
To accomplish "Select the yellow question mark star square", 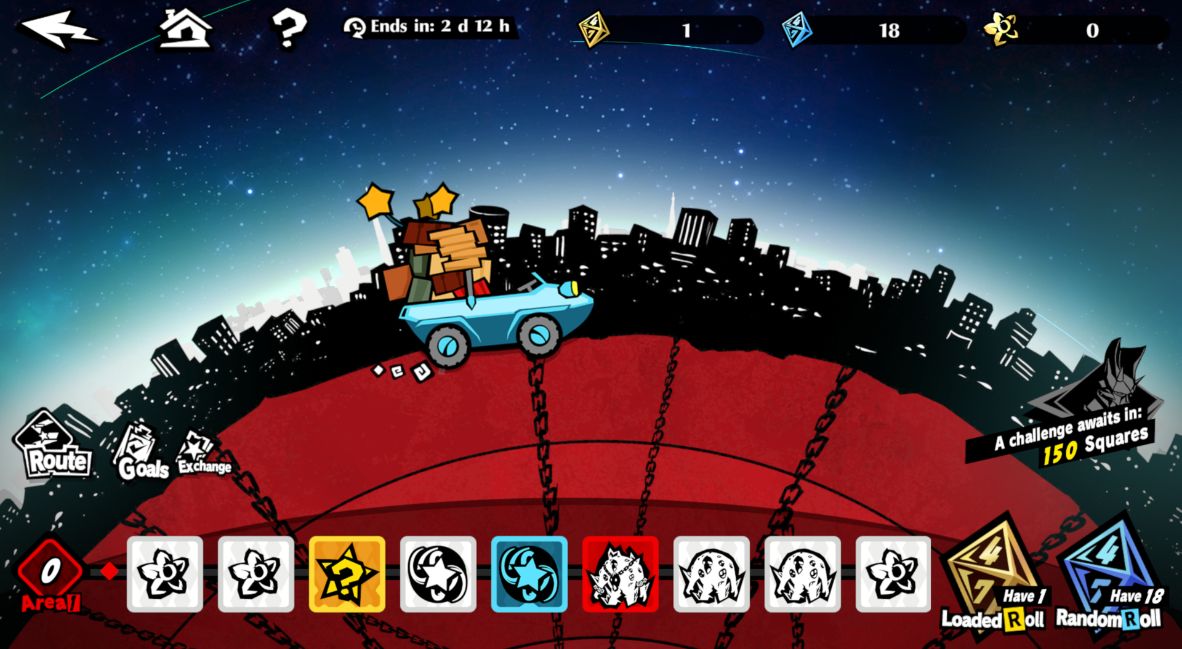I will (347, 574).
